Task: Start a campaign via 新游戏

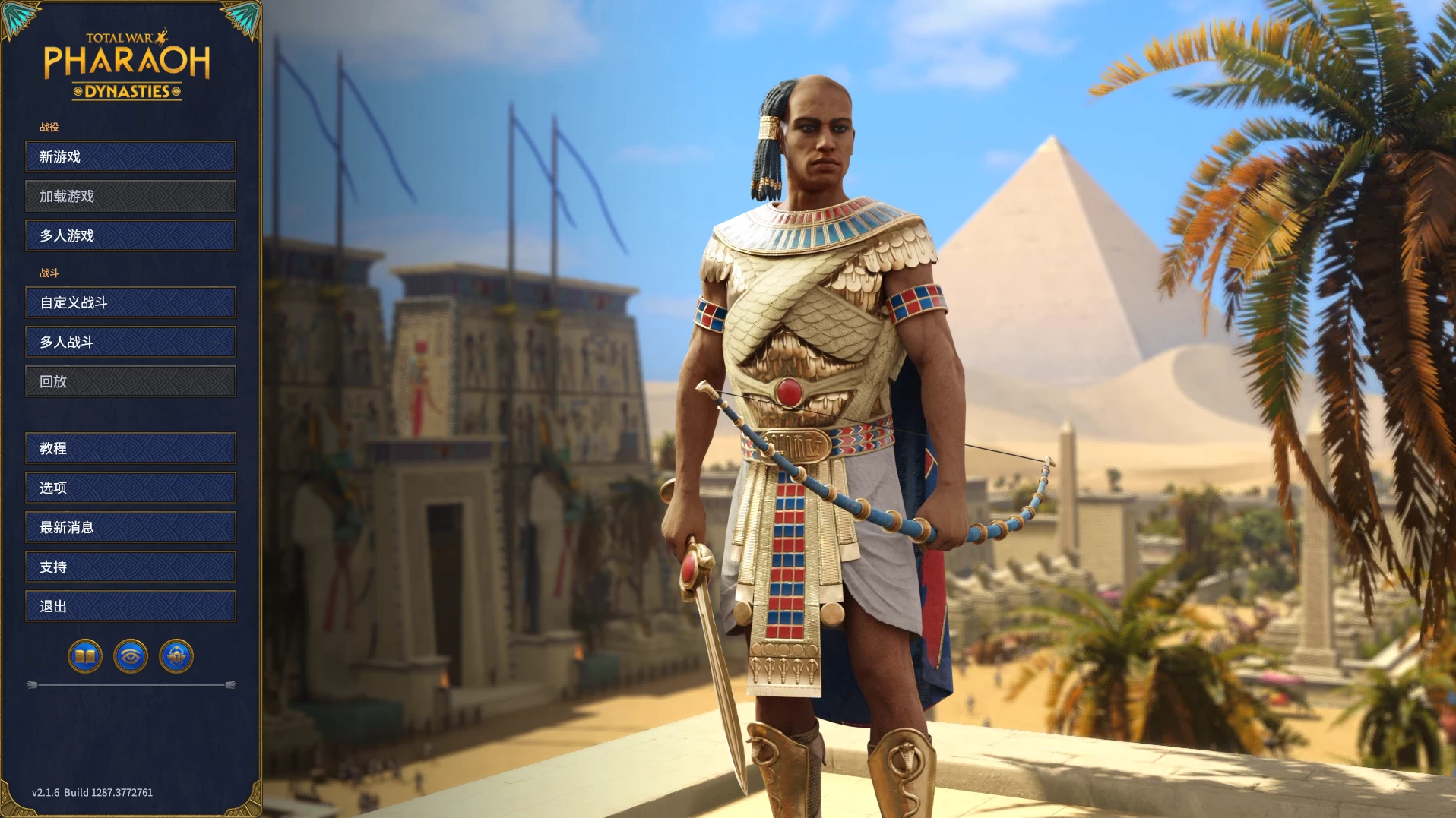Action: click(131, 156)
